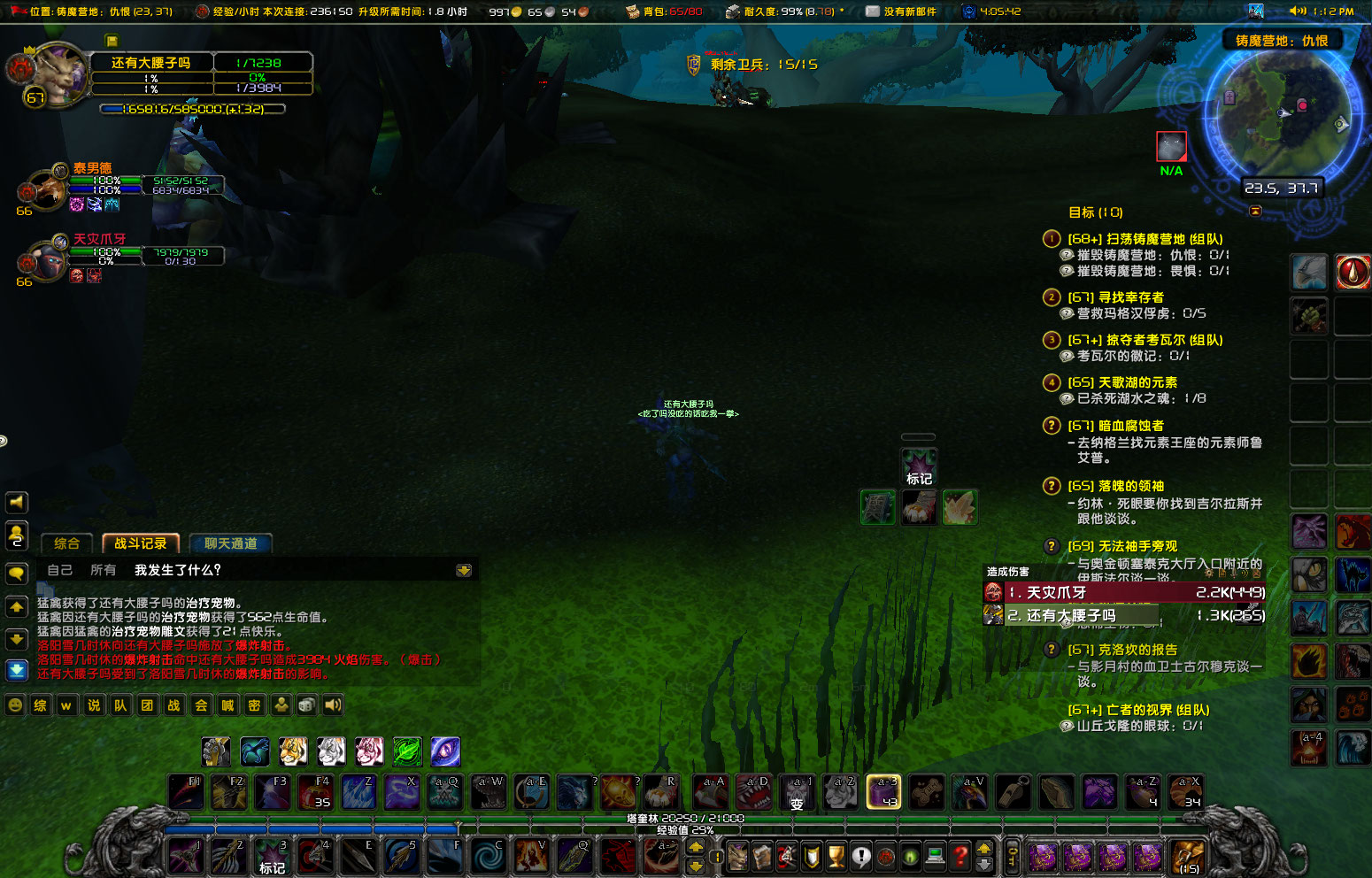Switch to the 综合 chat tab
The height and width of the screenshot is (878, 1372).
coord(66,543)
